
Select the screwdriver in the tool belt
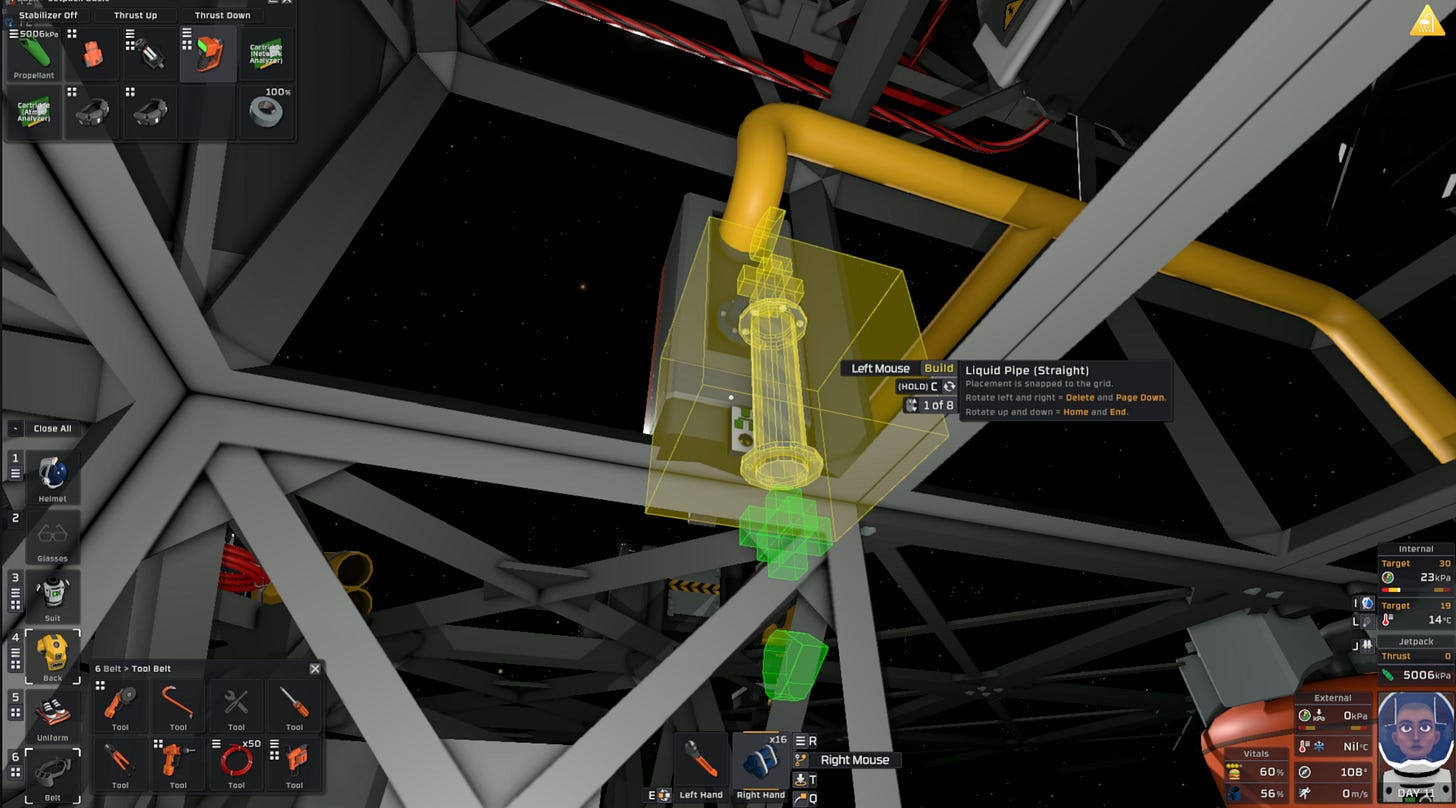295,703
